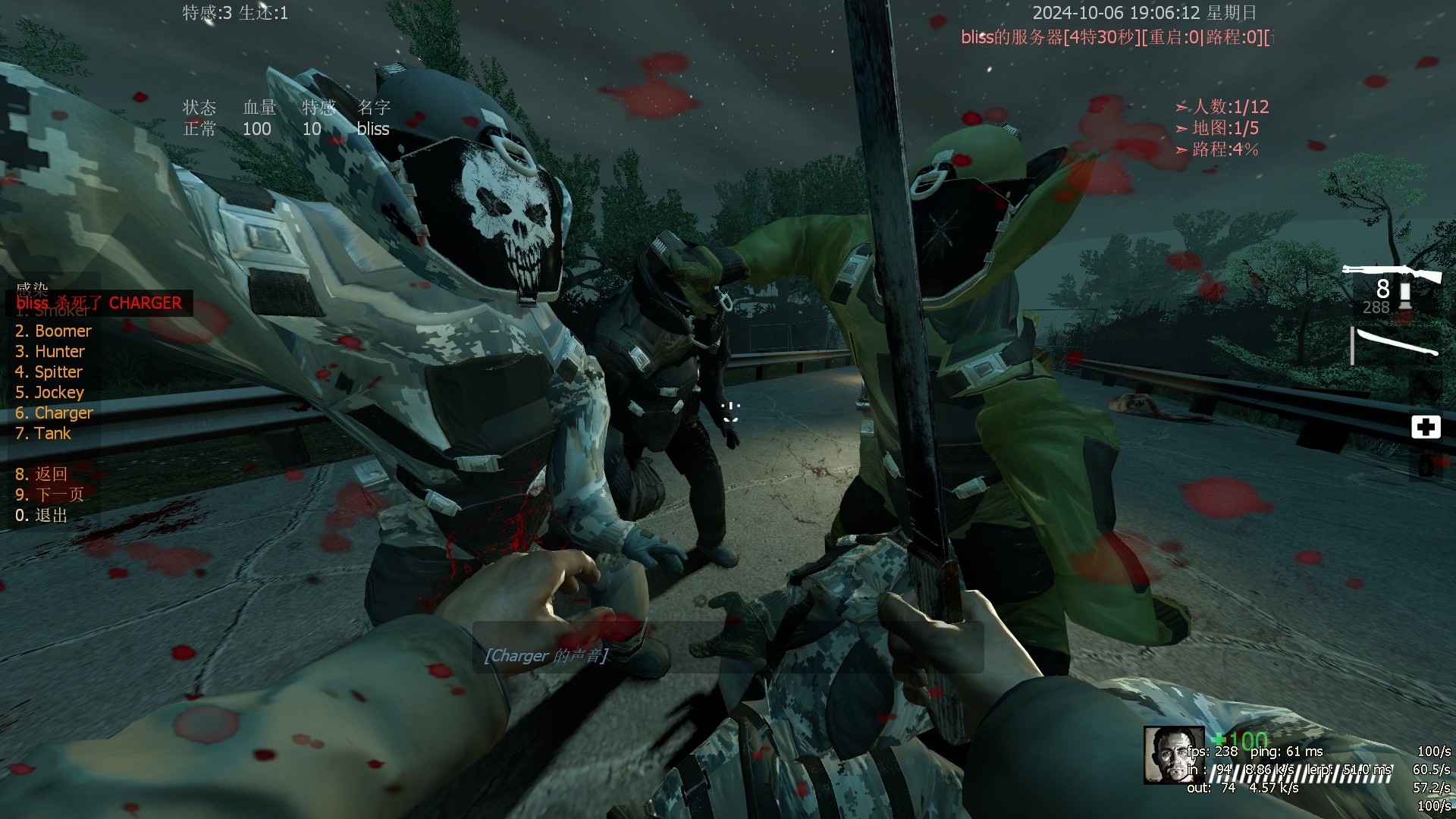Image resolution: width=1456 pixels, height=819 pixels.
Task: Select the first aid kit slot
Action: point(1426,427)
